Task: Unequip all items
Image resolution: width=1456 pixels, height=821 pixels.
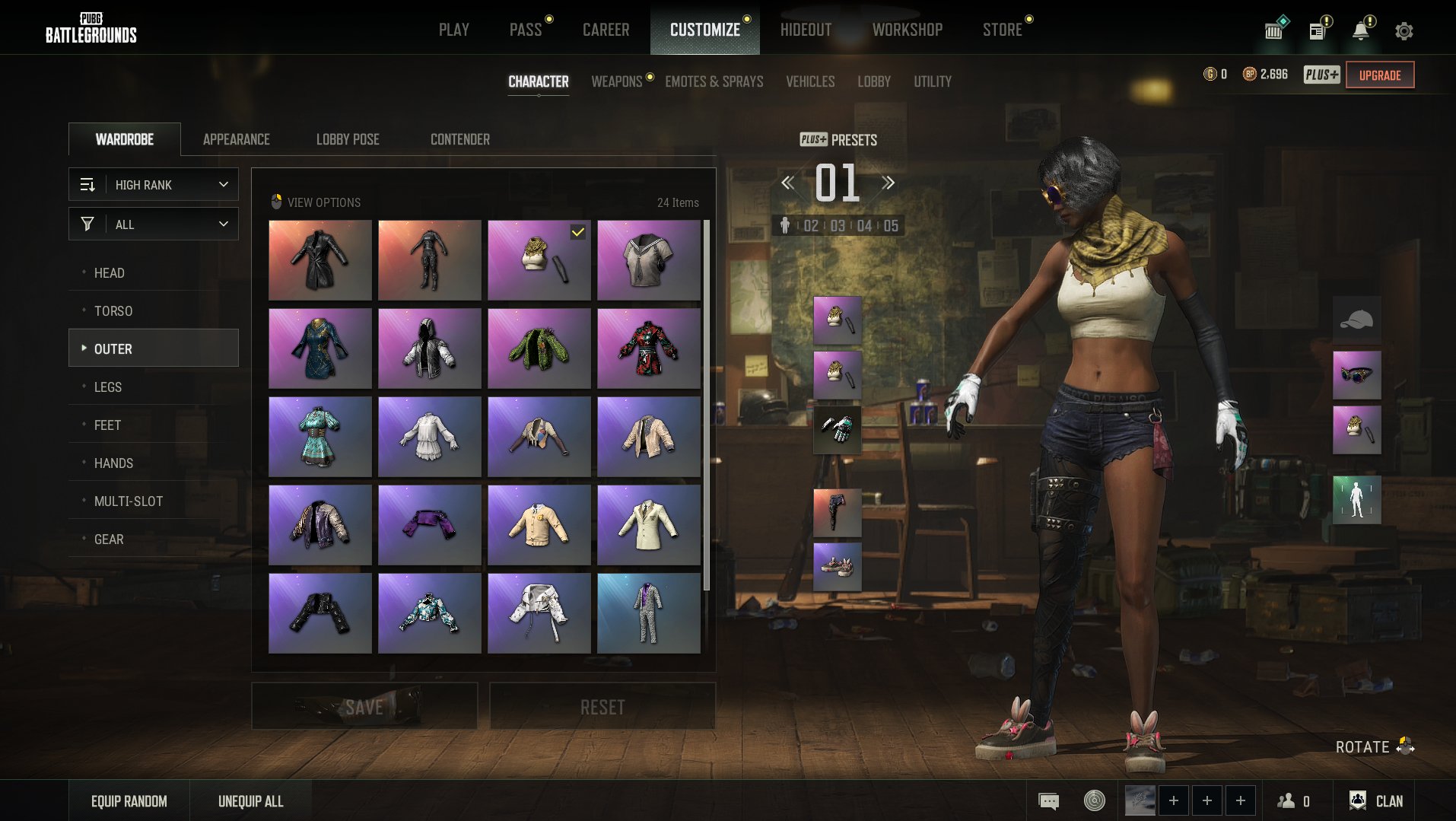Action: (250, 801)
